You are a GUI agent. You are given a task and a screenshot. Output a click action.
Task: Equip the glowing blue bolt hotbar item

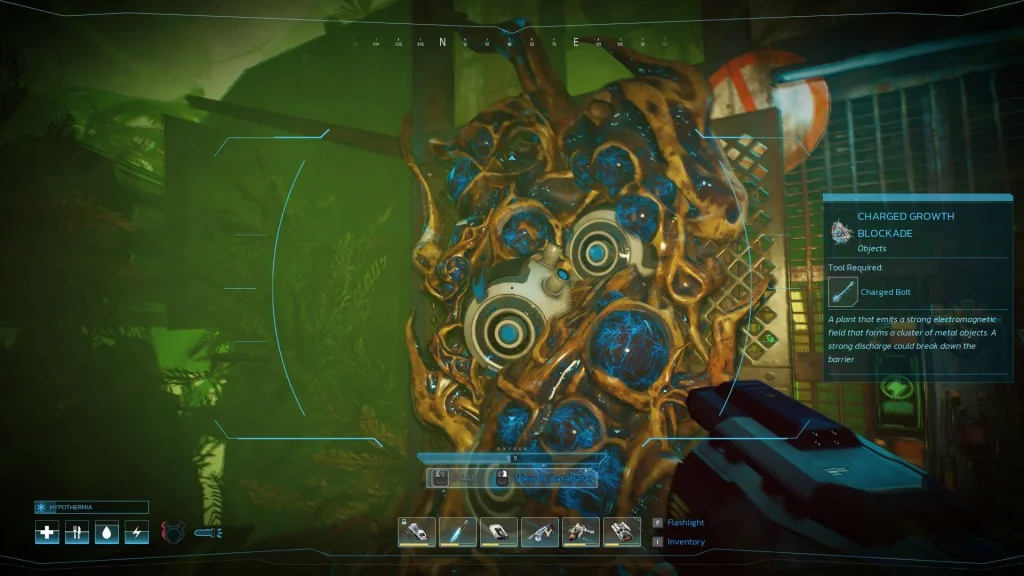click(x=458, y=531)
